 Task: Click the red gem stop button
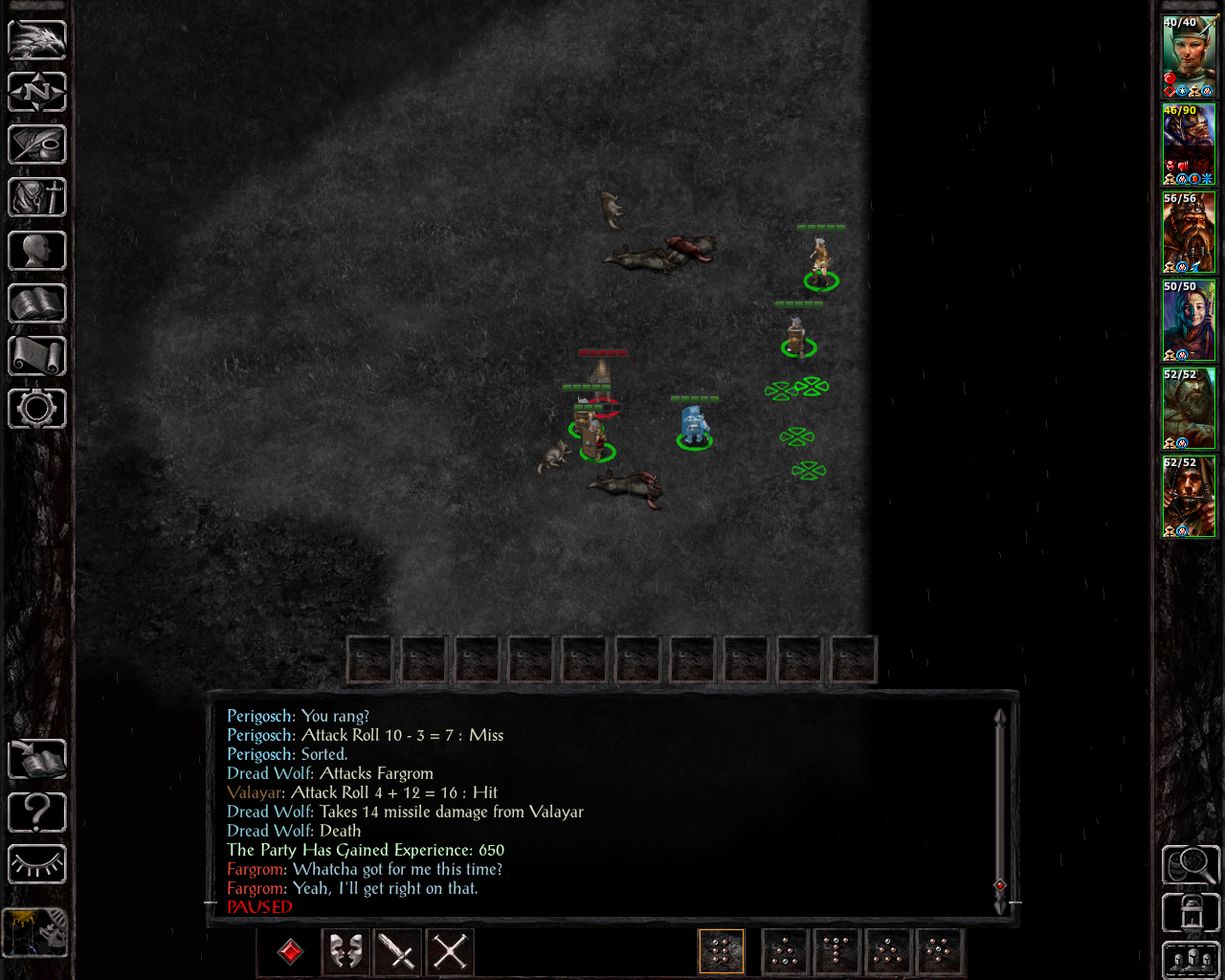[x=291, y=951]
